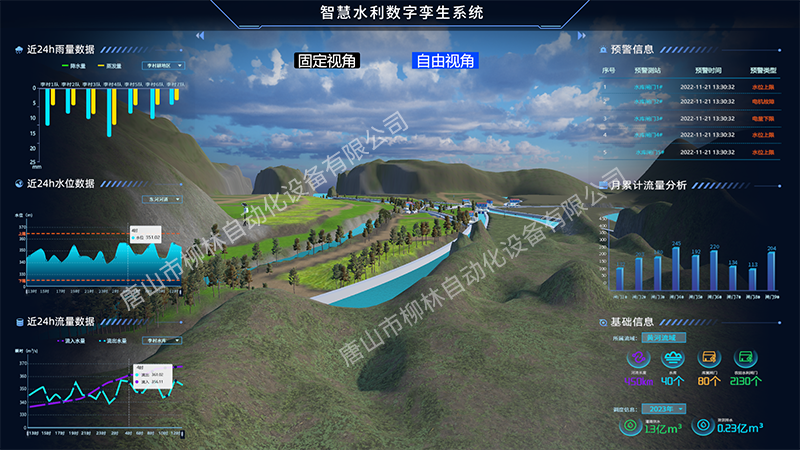Open the 2023年 year dropdown
The image size is (800, 450).
pos(664,408)
